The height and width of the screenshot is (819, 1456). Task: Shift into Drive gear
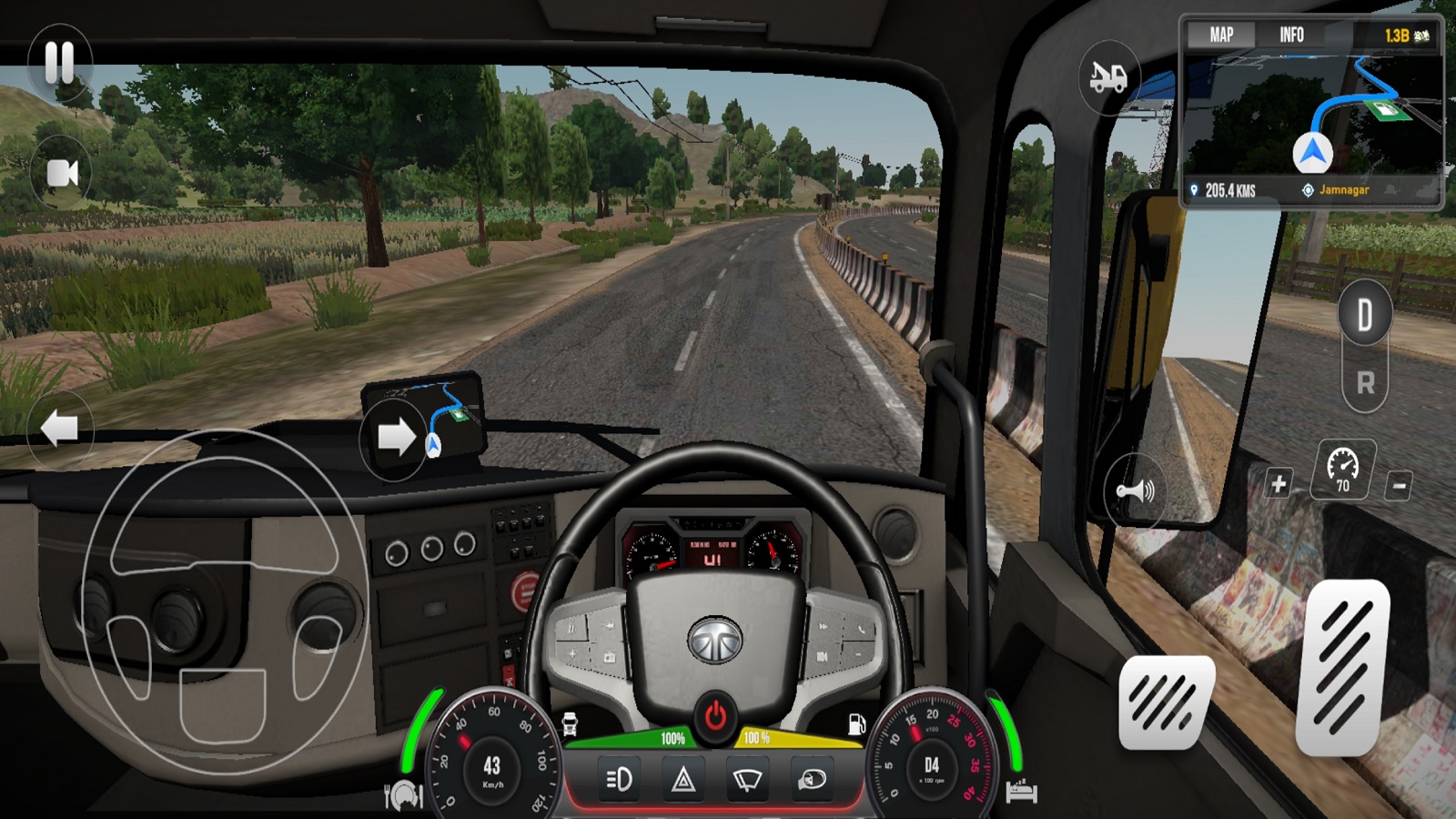[x=1365, y=316]
